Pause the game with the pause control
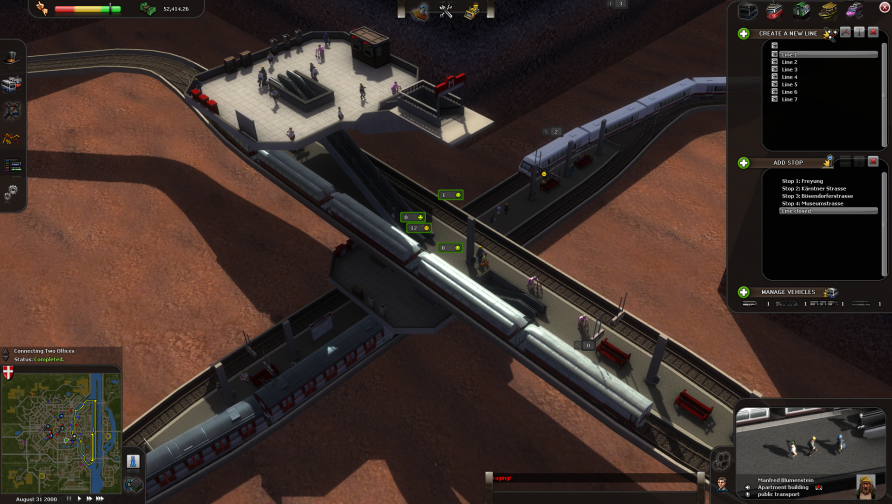 pyautogui.click(x=69, y=497)
